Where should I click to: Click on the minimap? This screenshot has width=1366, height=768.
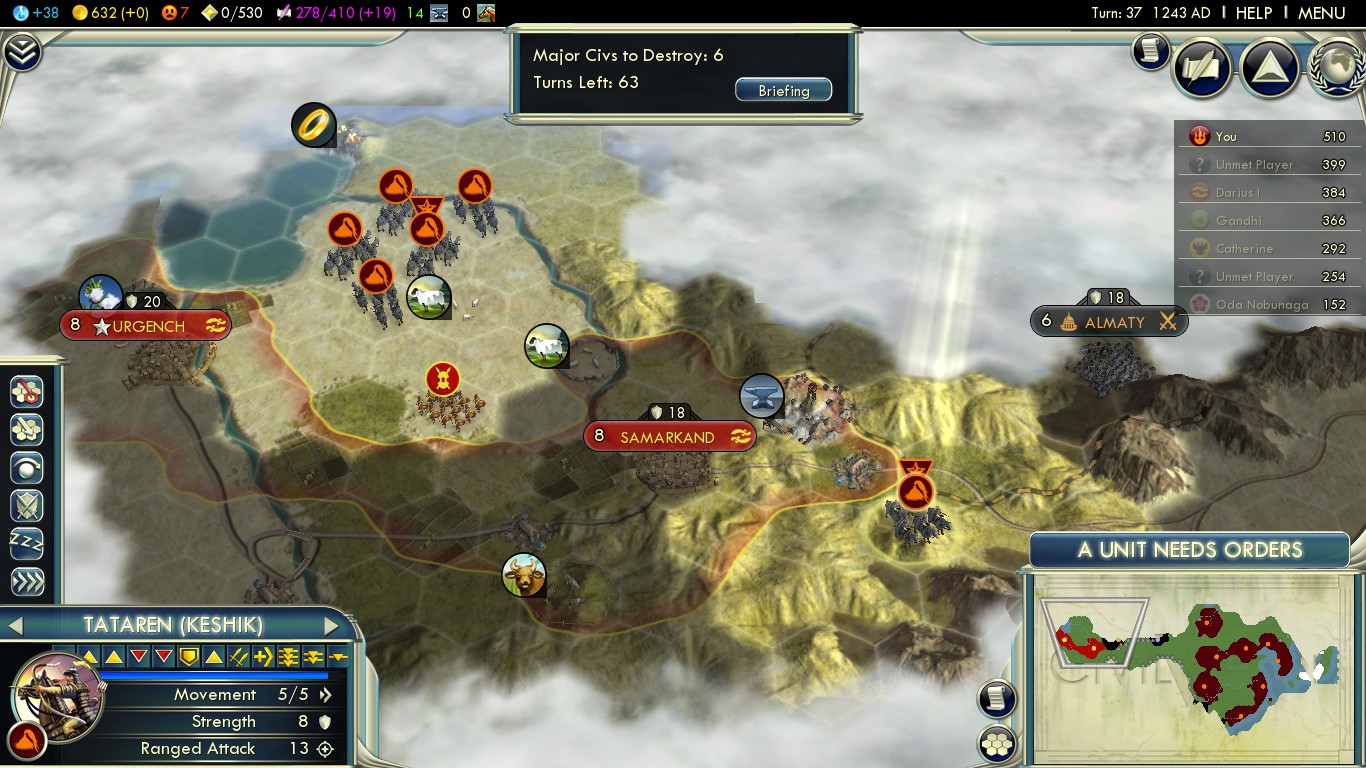point(1190,664)
